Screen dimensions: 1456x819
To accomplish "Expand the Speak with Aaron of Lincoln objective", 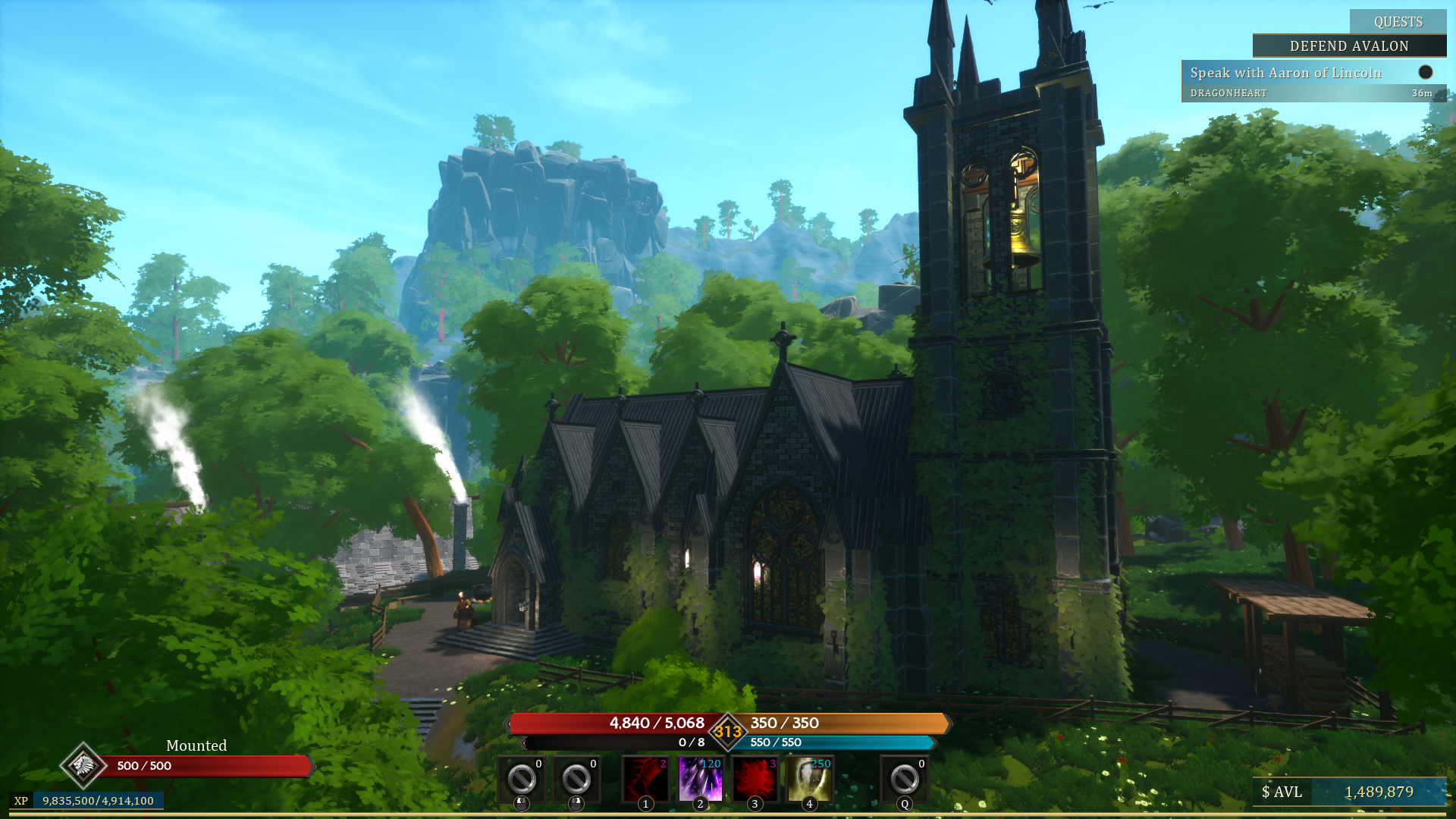I will click(x=1285, y=73).
